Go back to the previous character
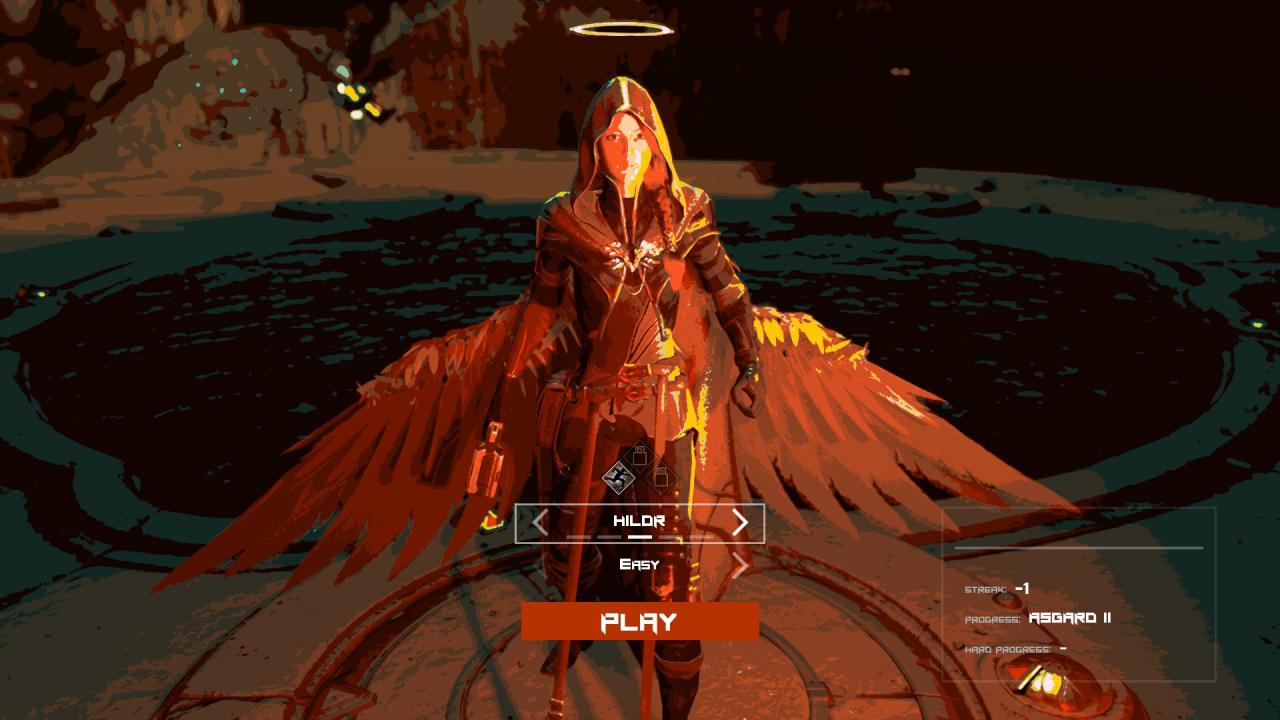The width and height of the screenshot is (1280, 720). (x=540, y=522)
